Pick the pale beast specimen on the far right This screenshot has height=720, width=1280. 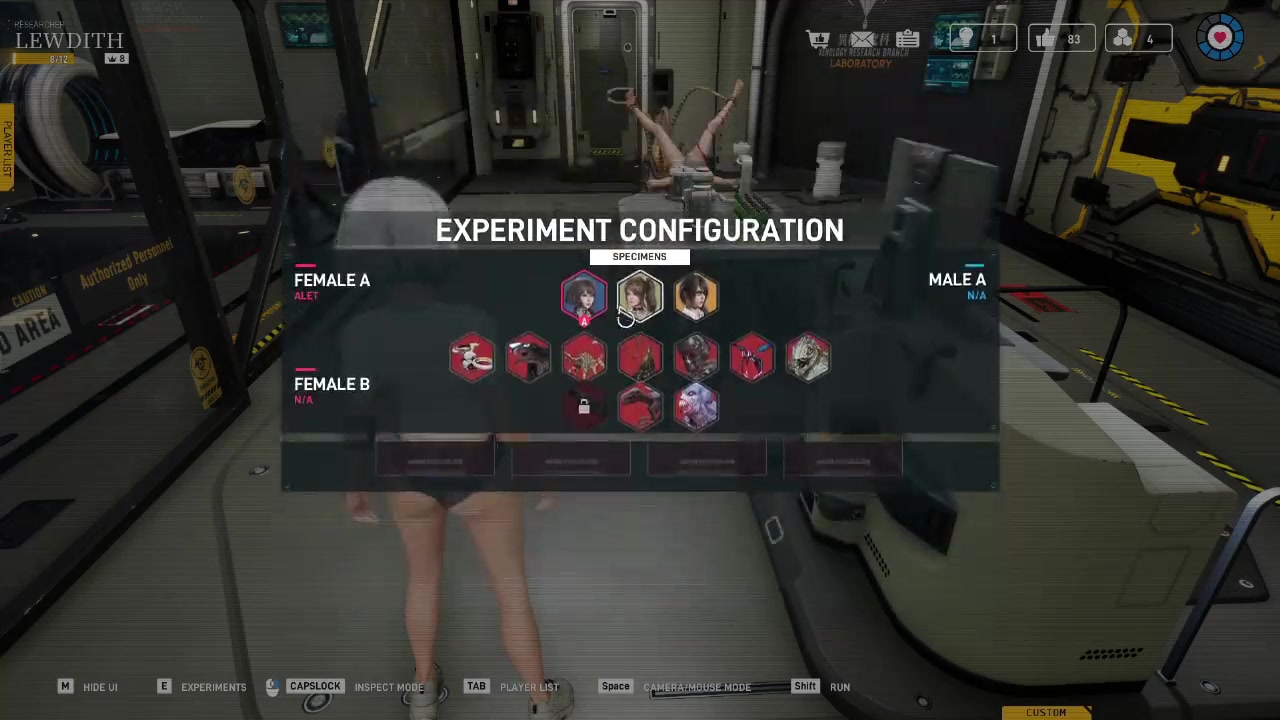click(x=808, y=357)
